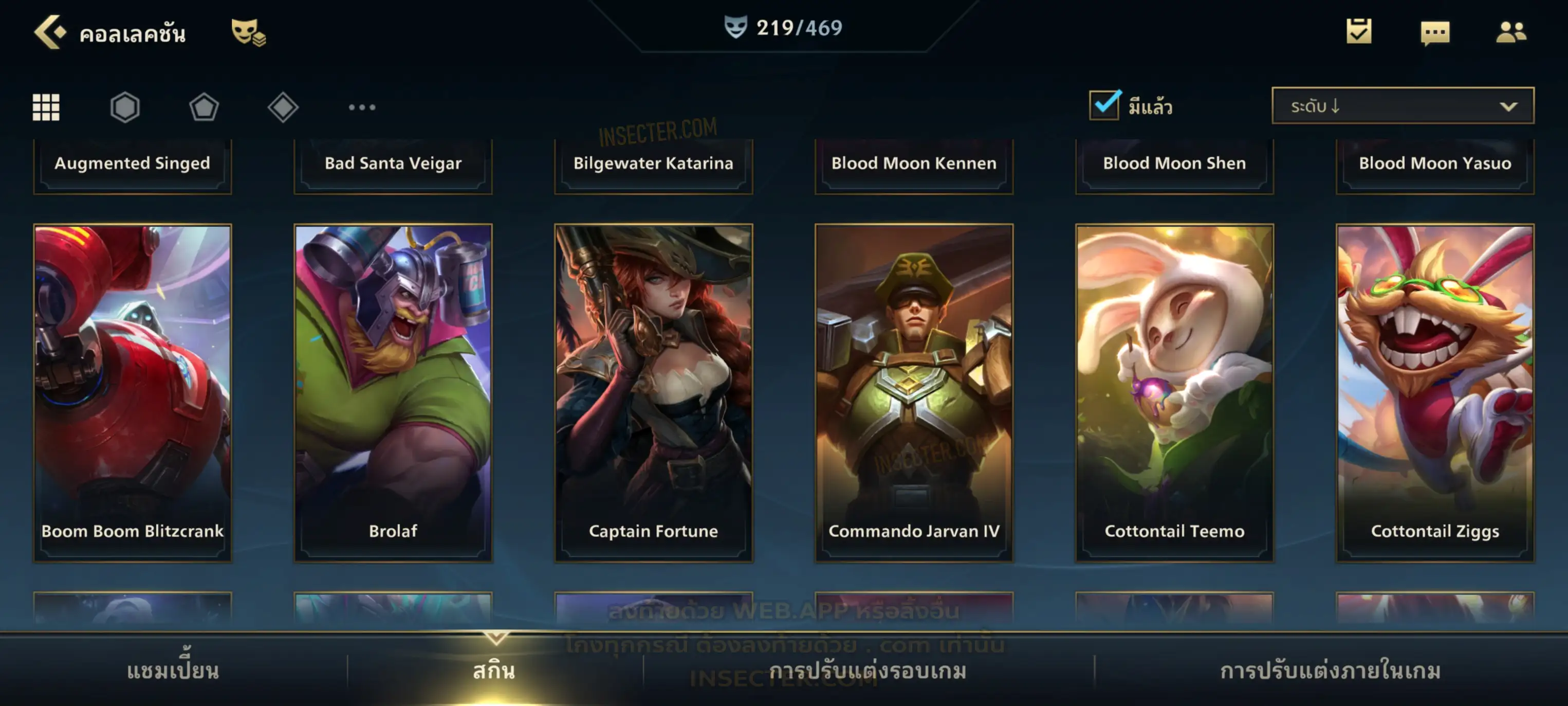
Task: Open the Cottontail Teemo skin card
Action: (1175, 392)
